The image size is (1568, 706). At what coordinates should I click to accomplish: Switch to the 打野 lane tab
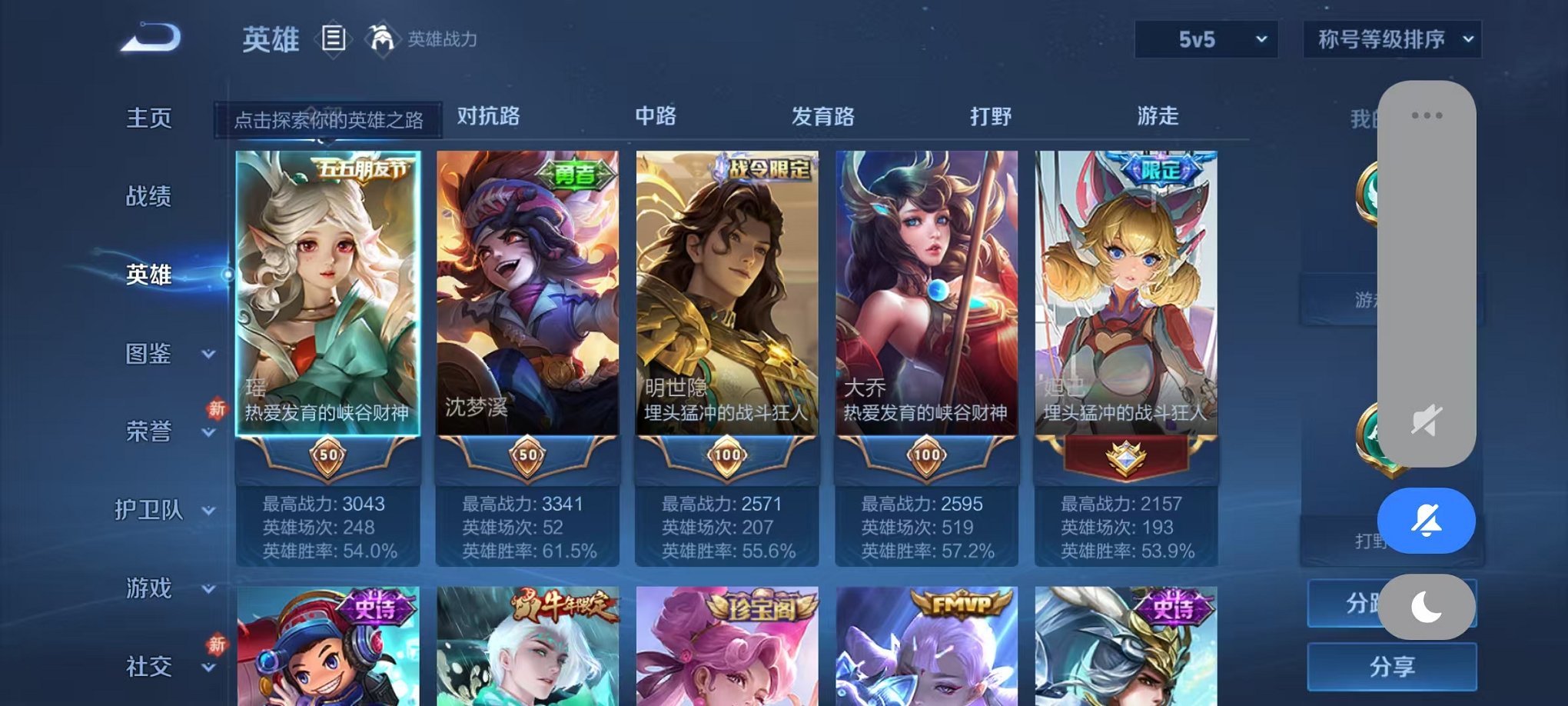(x=992, y=117)
